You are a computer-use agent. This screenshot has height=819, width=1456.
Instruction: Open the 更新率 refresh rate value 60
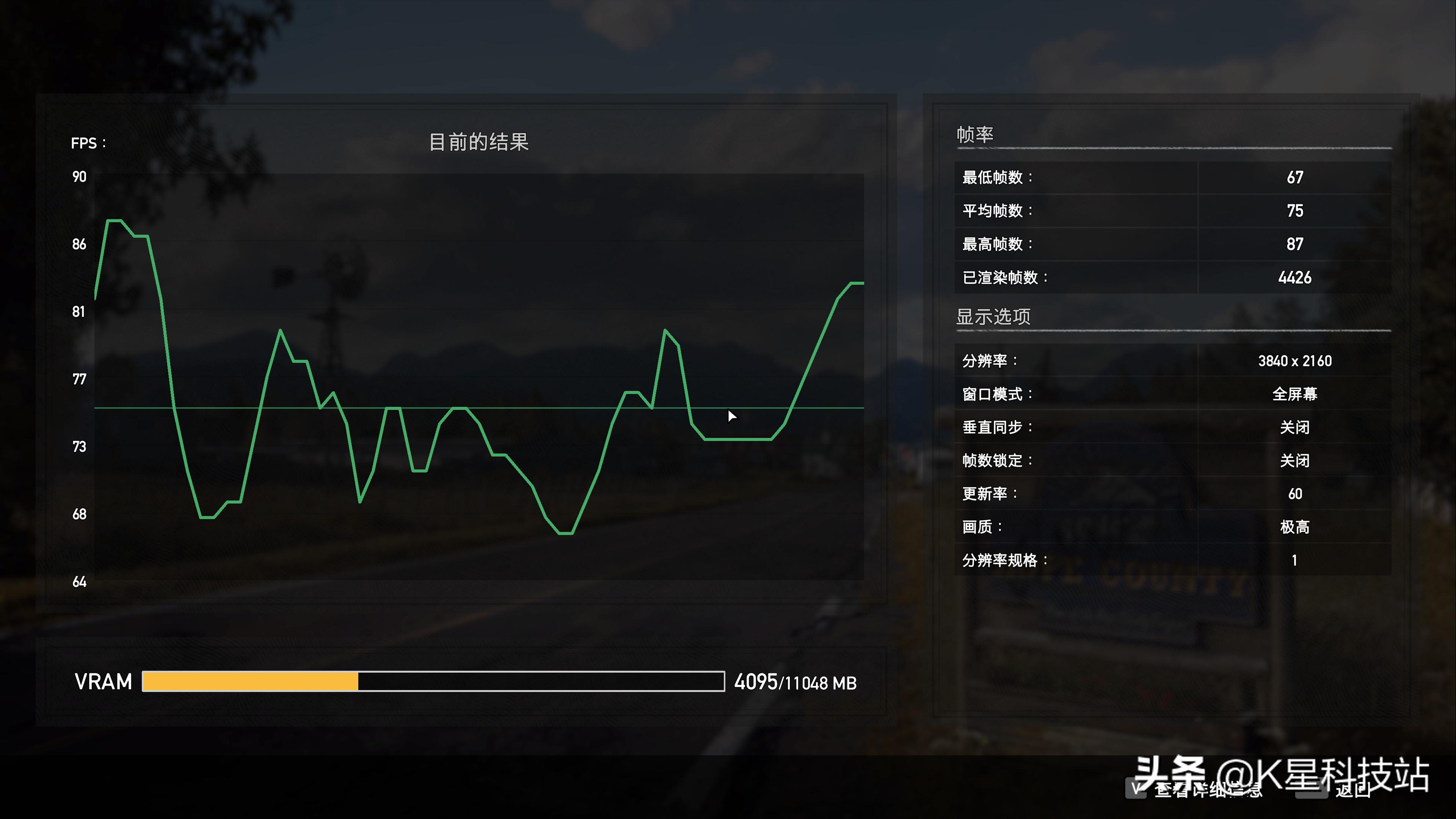click(1294, 494)
